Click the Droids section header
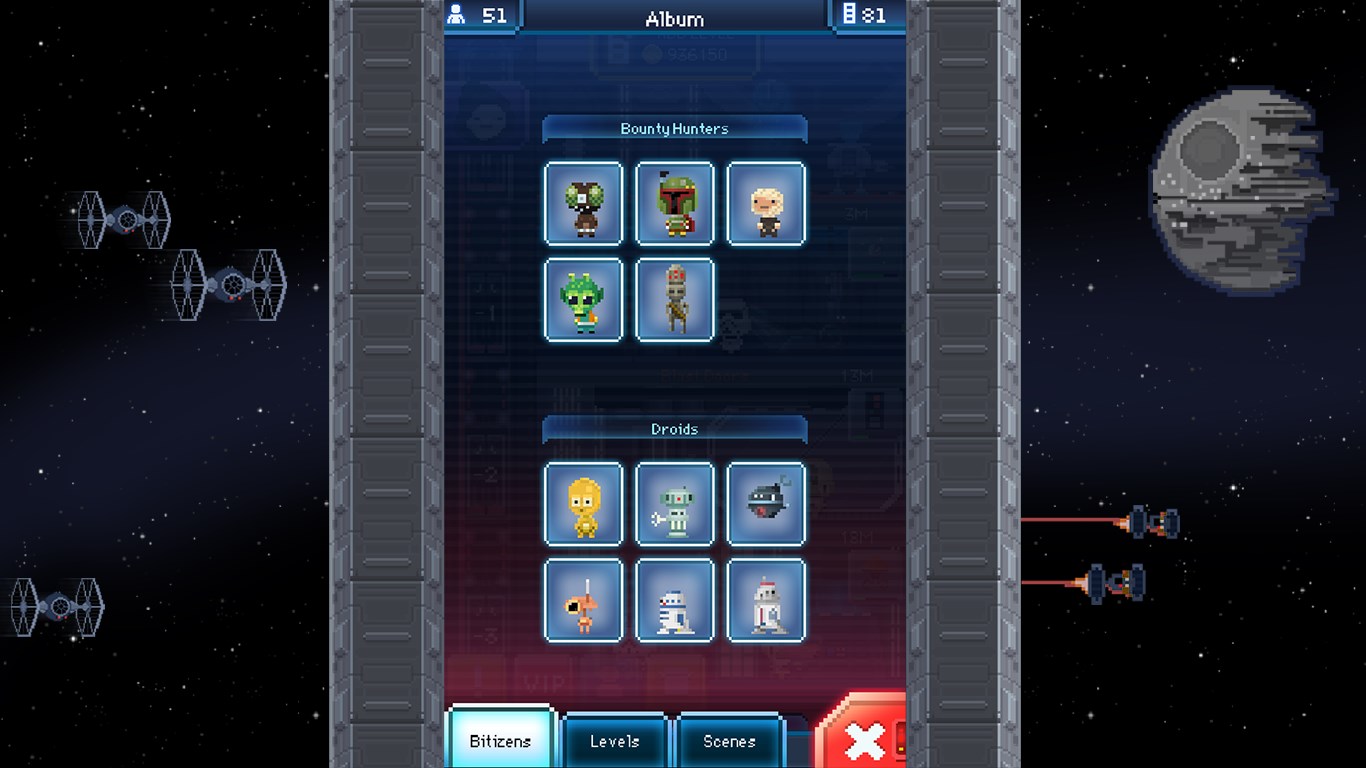Viewport: 1366px width, 768px height. 675,428
